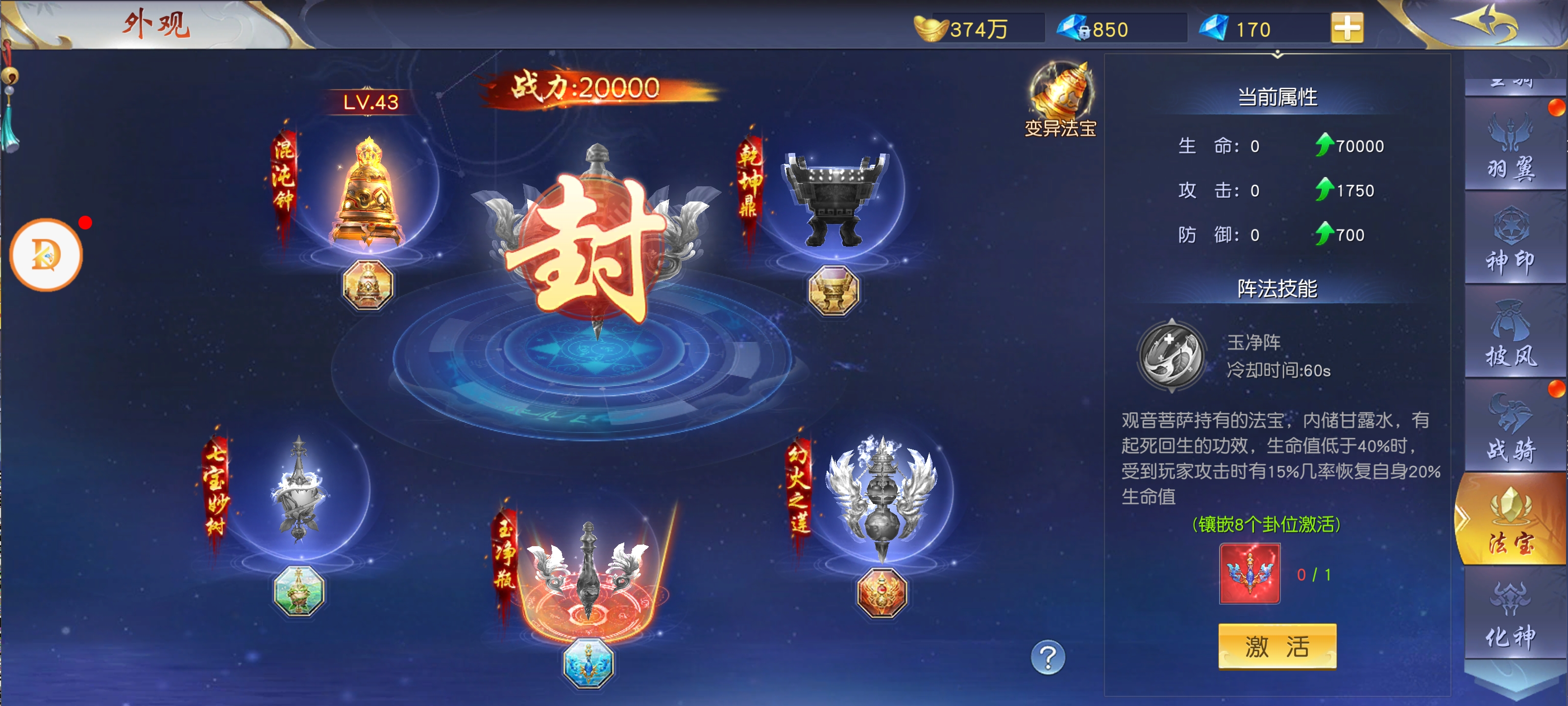Open the question mark help button
1568x706 pixels.
[1048, 657]
